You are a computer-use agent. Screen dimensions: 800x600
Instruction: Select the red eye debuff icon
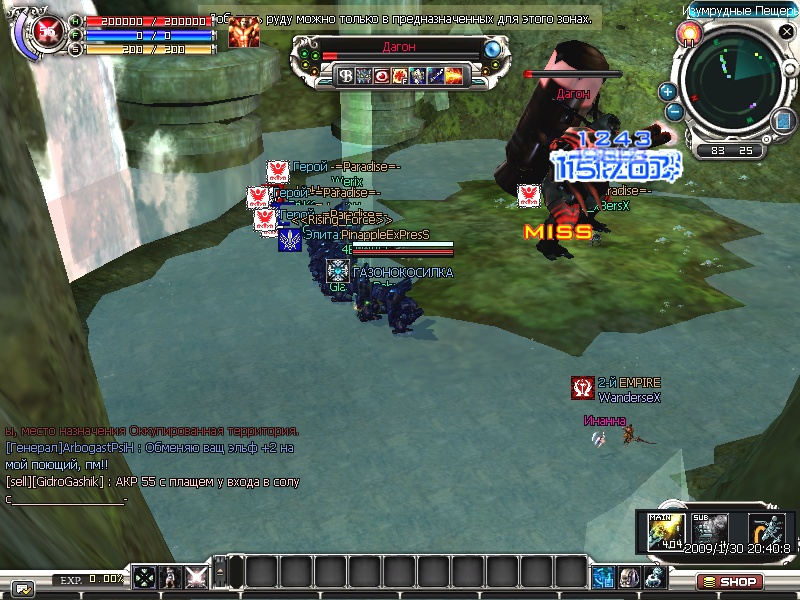(x=381, y=75)
